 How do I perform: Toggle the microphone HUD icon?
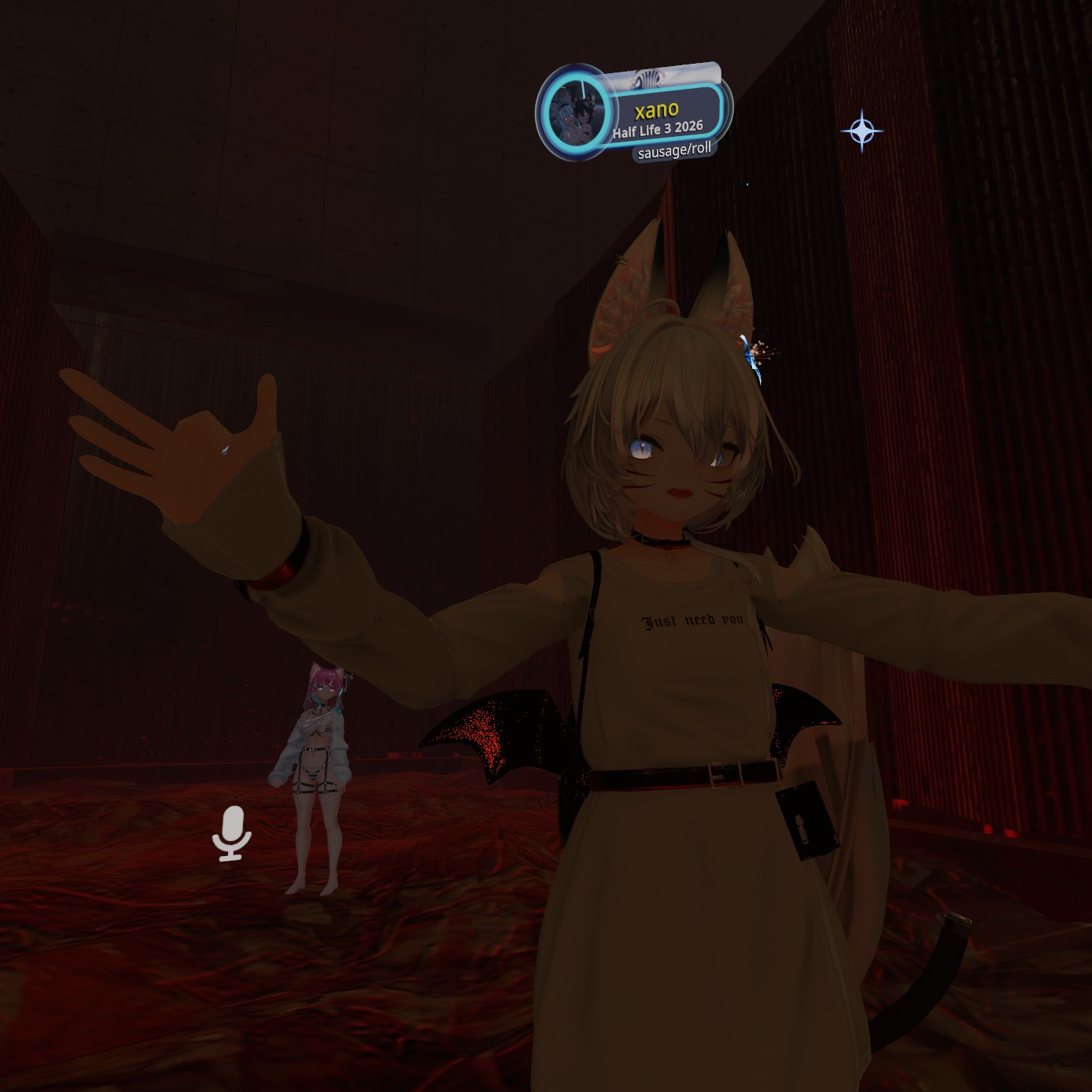pyautogui.click(x=231, y=833)
